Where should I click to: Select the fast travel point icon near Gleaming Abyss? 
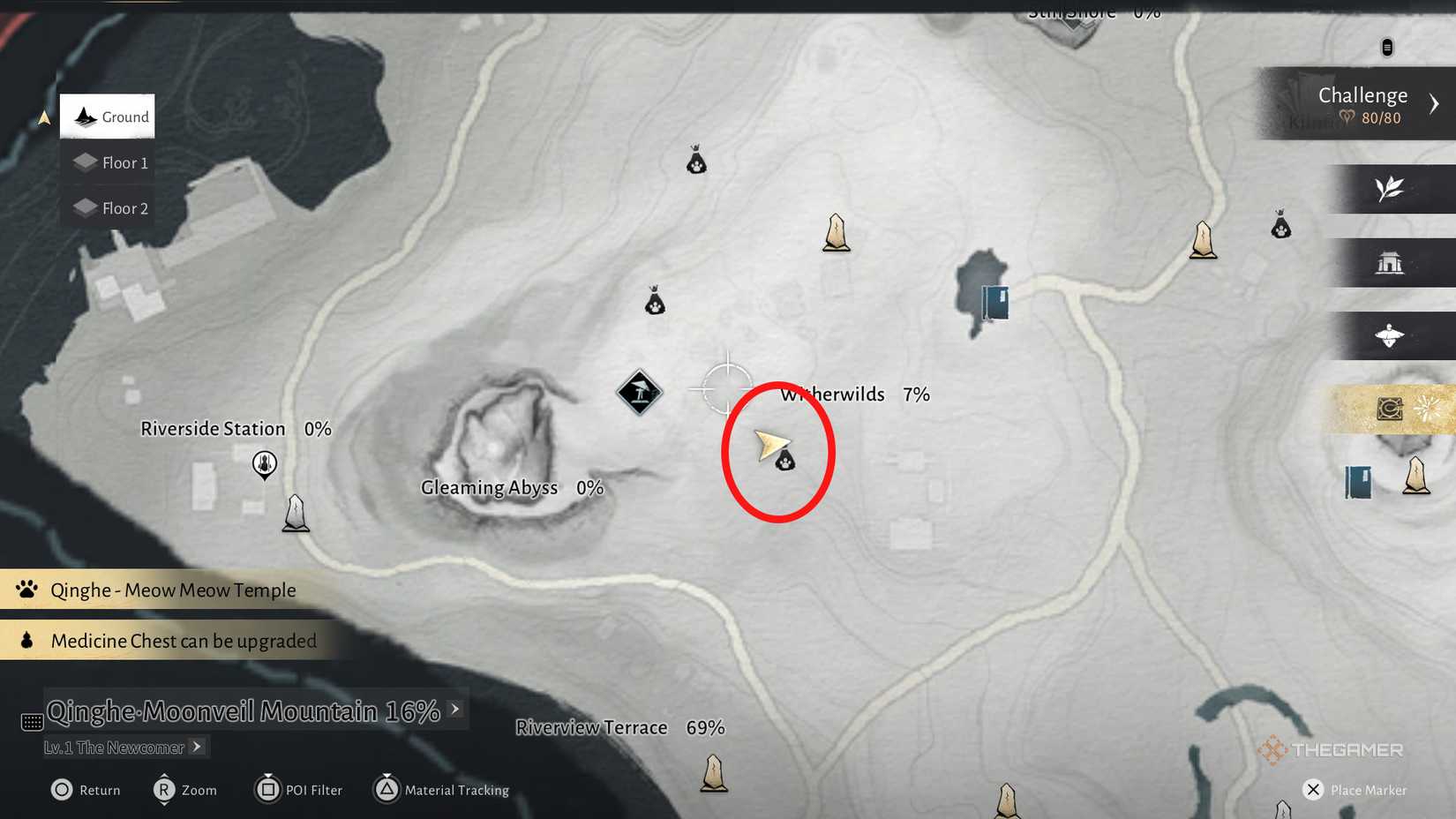tap(638, 392)
